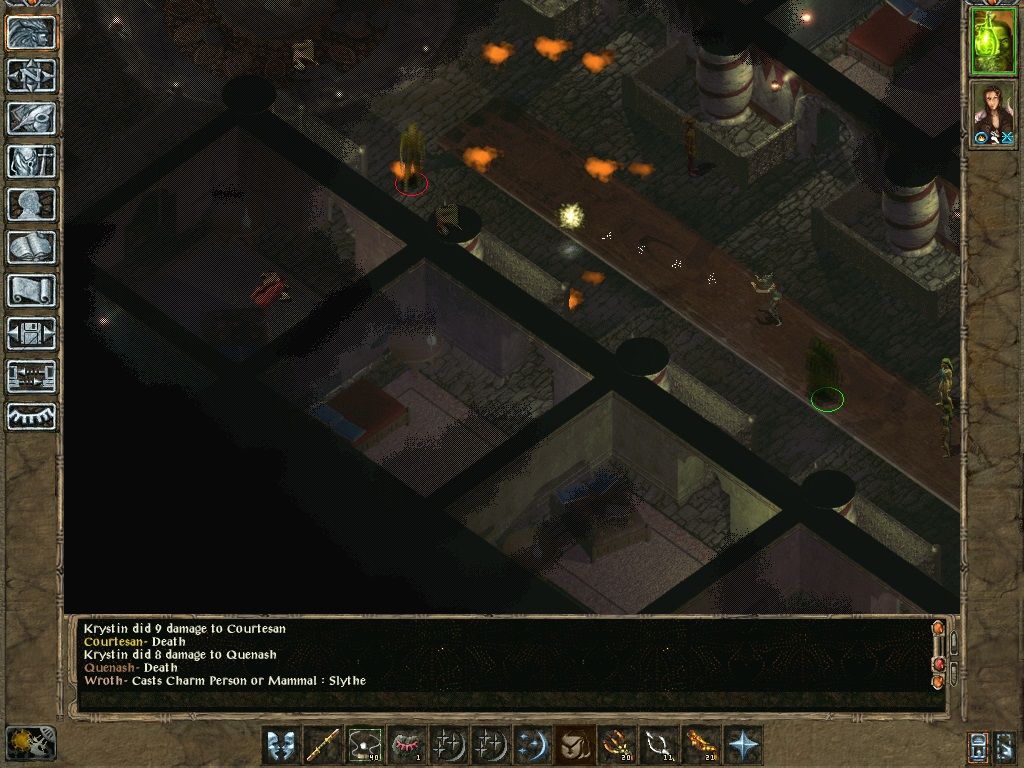Select the dark-haired woman portrait
This screenshot has width=1024, height=768.
[993, 113]
